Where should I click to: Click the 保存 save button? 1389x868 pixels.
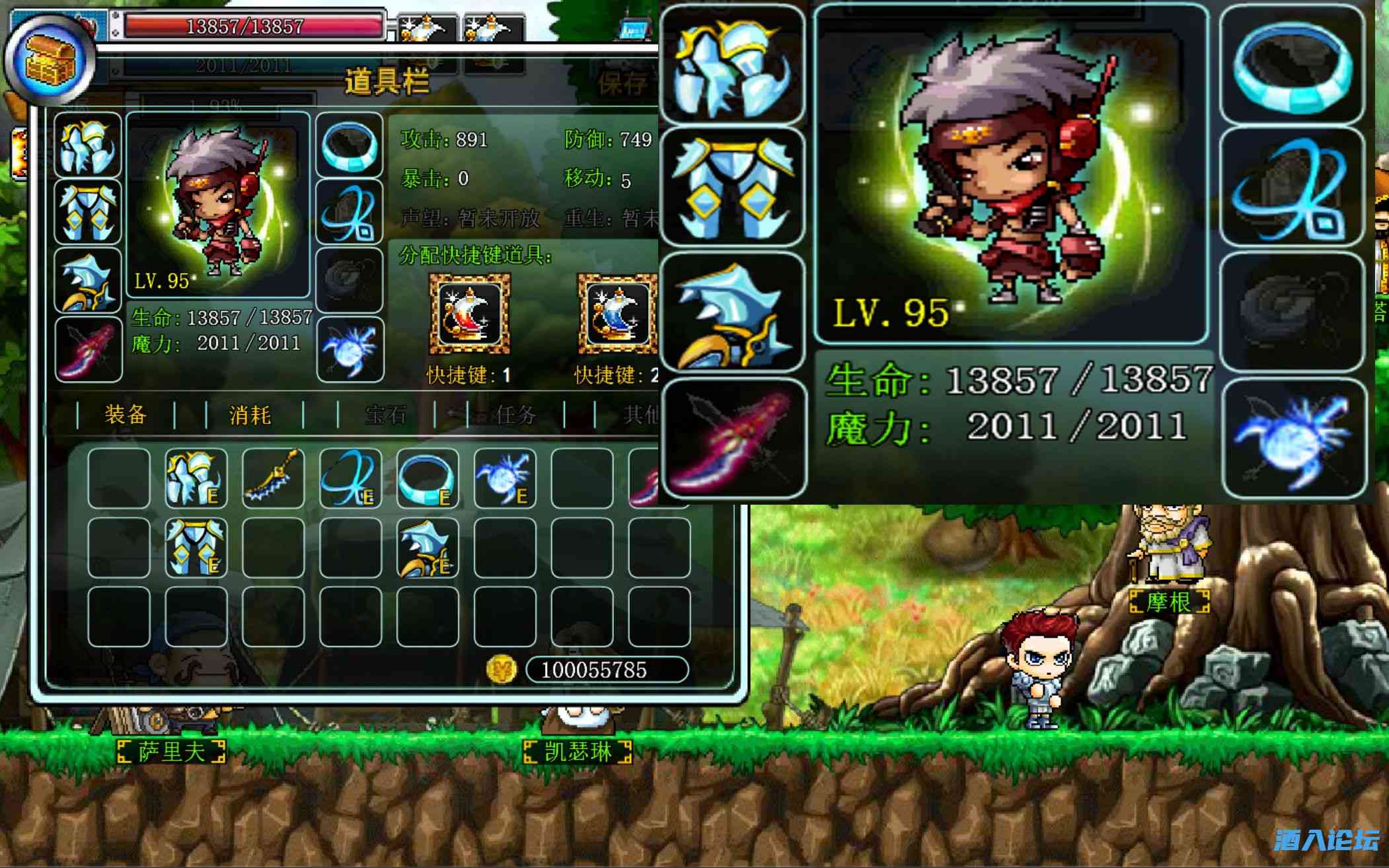tap(622, 83)
